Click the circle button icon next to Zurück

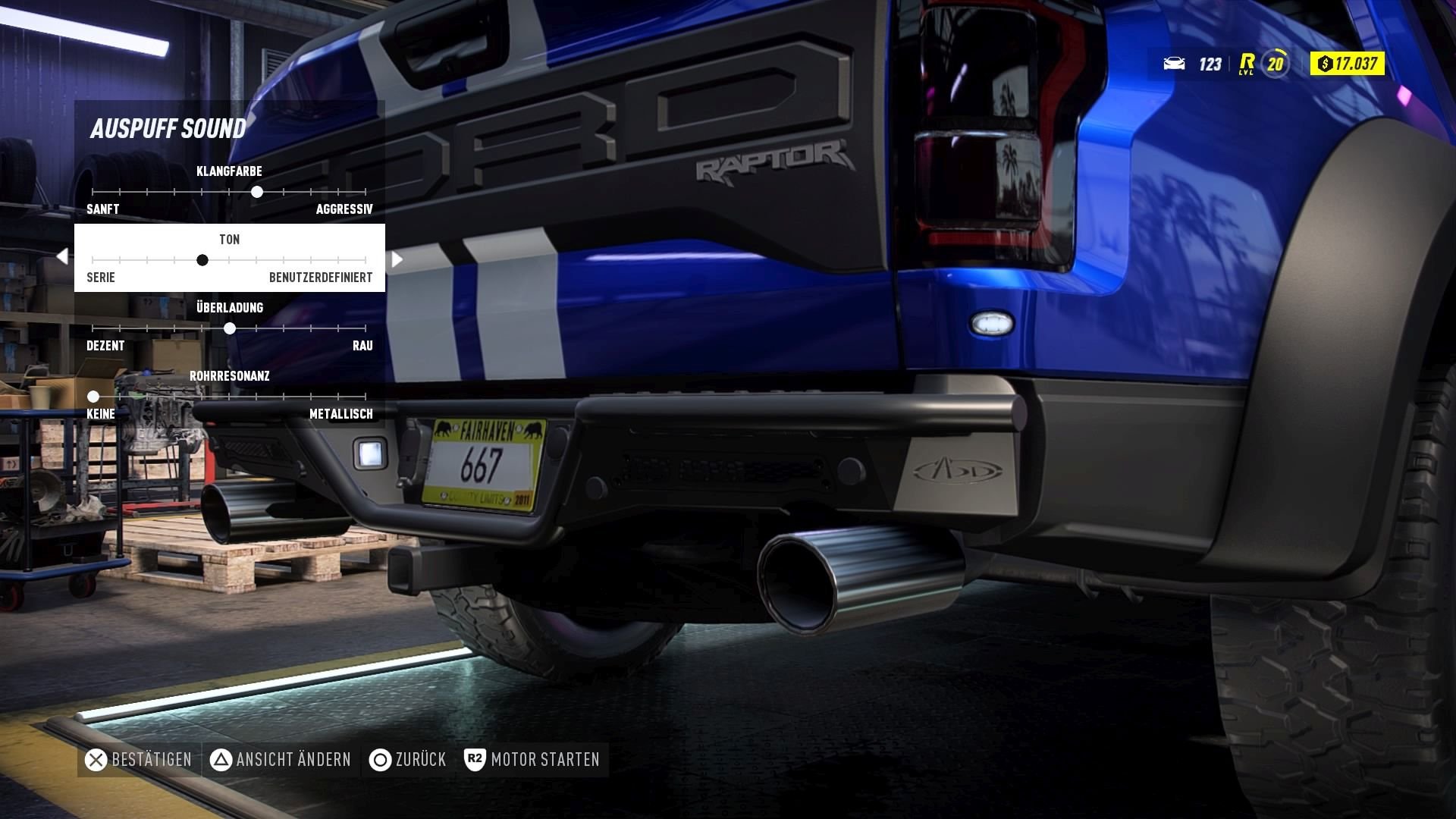[x=379, y=759]
